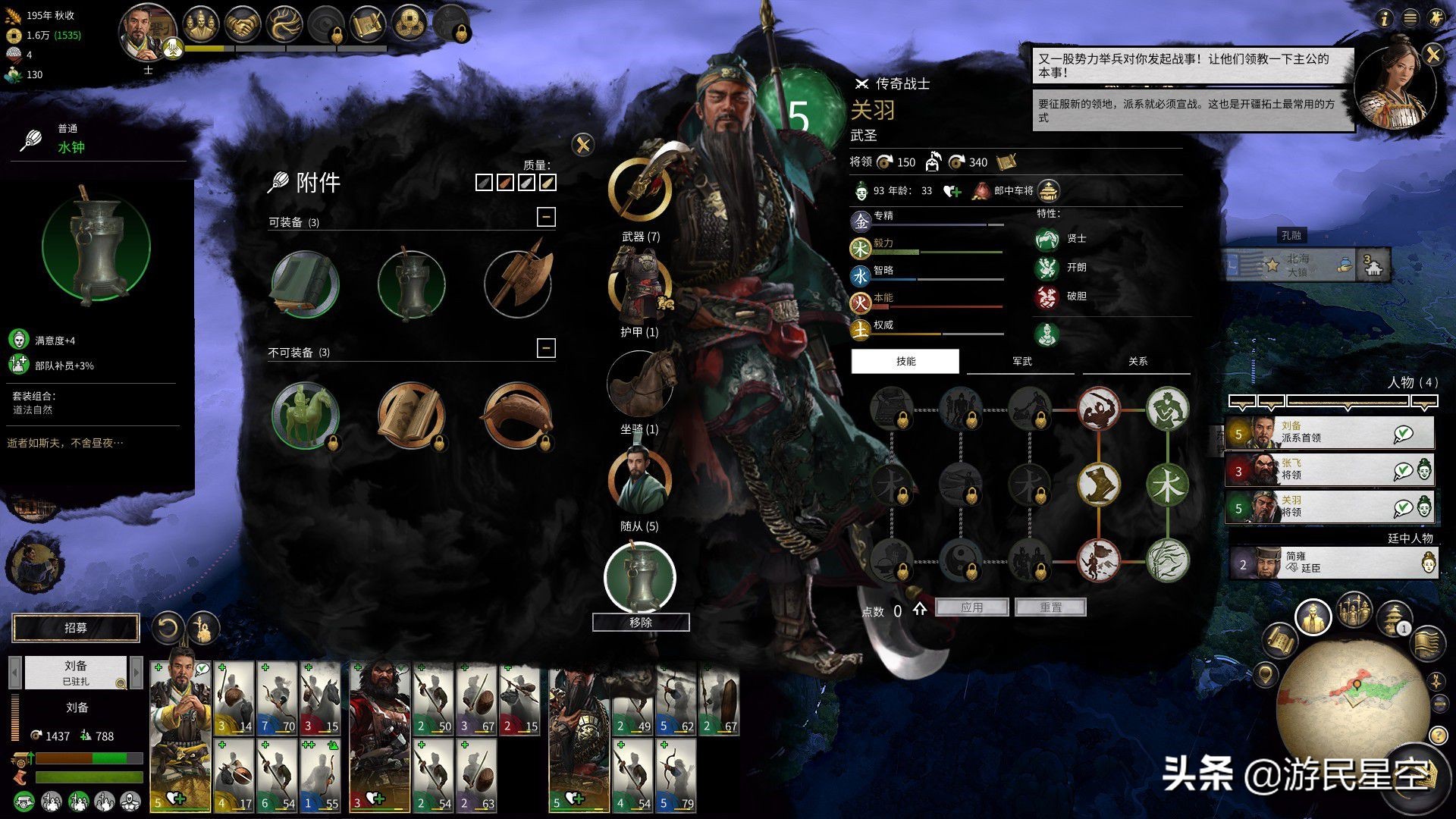Image resolution: width=1456 pixels, height=819 pixels.
Task: Open the 坐骑 mount equipment slot
Action: click(640, 384)
